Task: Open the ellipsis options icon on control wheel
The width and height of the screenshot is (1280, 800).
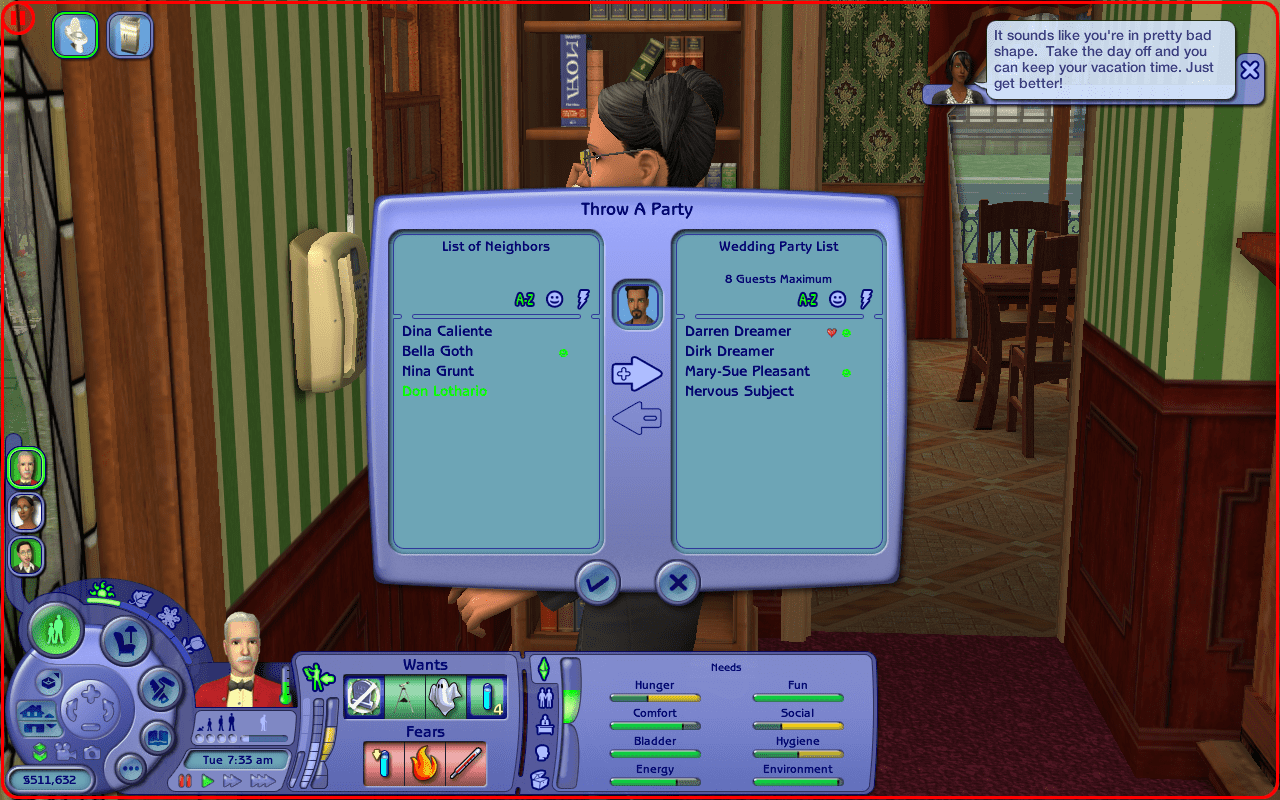Action: pos(130,768)
